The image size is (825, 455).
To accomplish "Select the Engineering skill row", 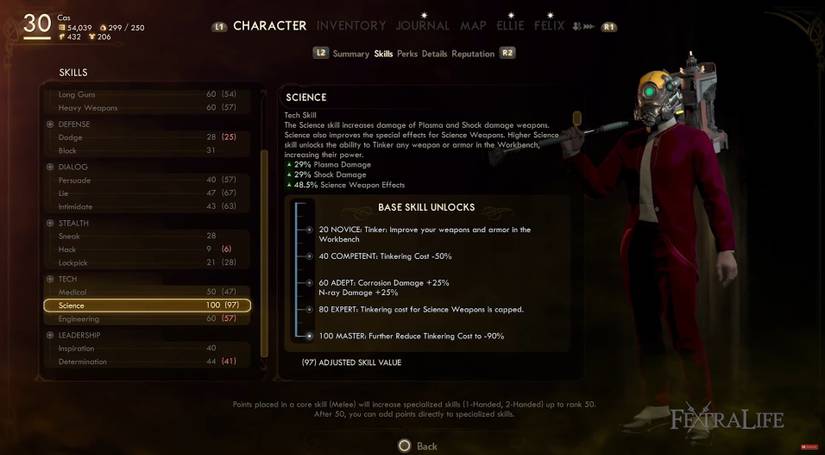I will (146, 319).
